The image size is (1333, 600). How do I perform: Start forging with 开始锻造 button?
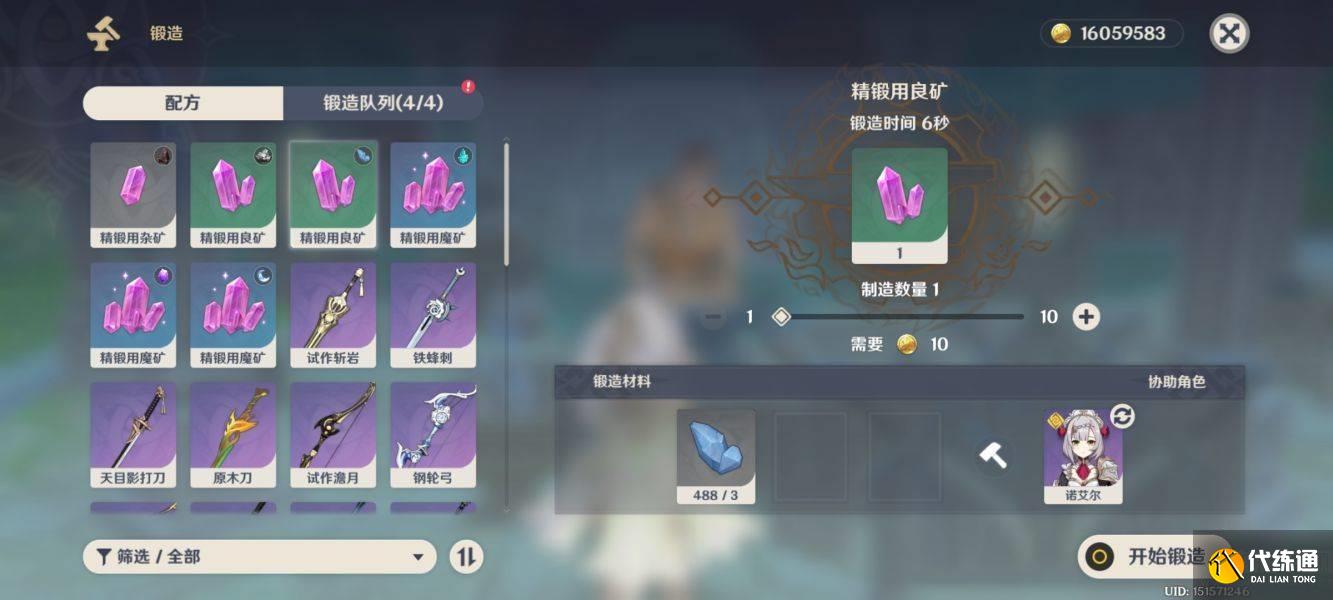(x=1150, y=557)
